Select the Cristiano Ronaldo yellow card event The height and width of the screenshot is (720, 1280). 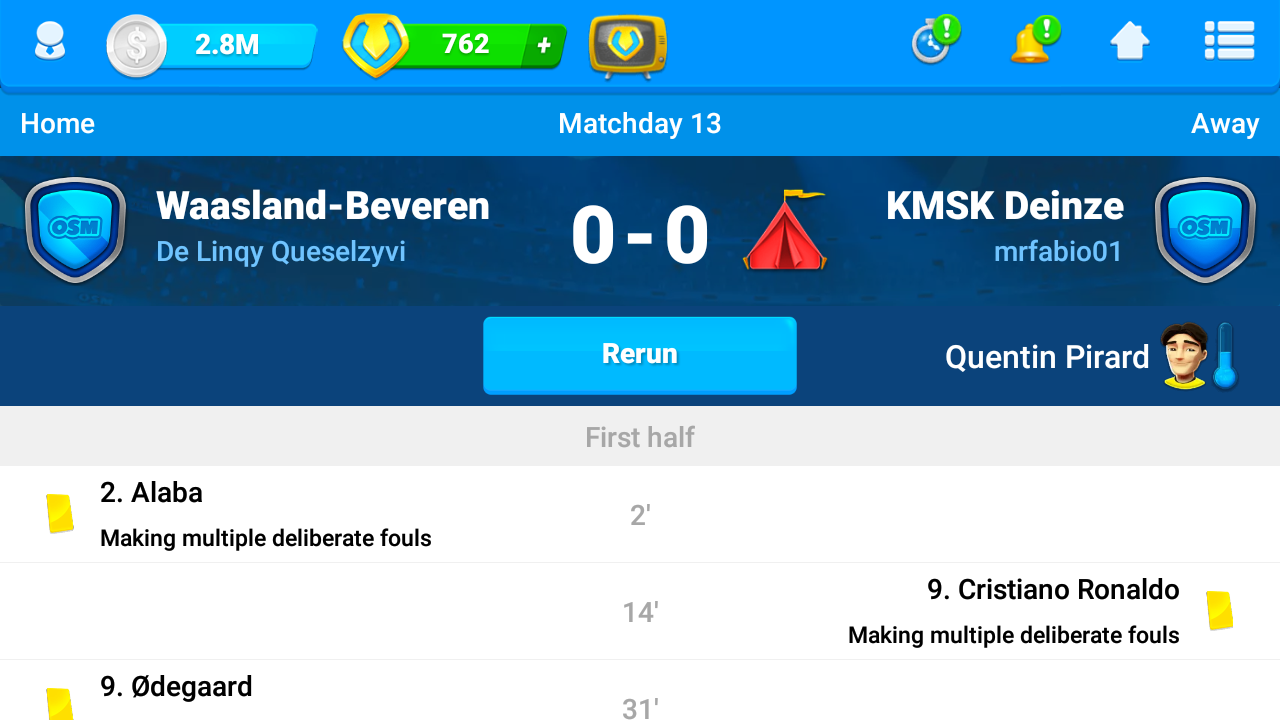tap(1013, 611)
